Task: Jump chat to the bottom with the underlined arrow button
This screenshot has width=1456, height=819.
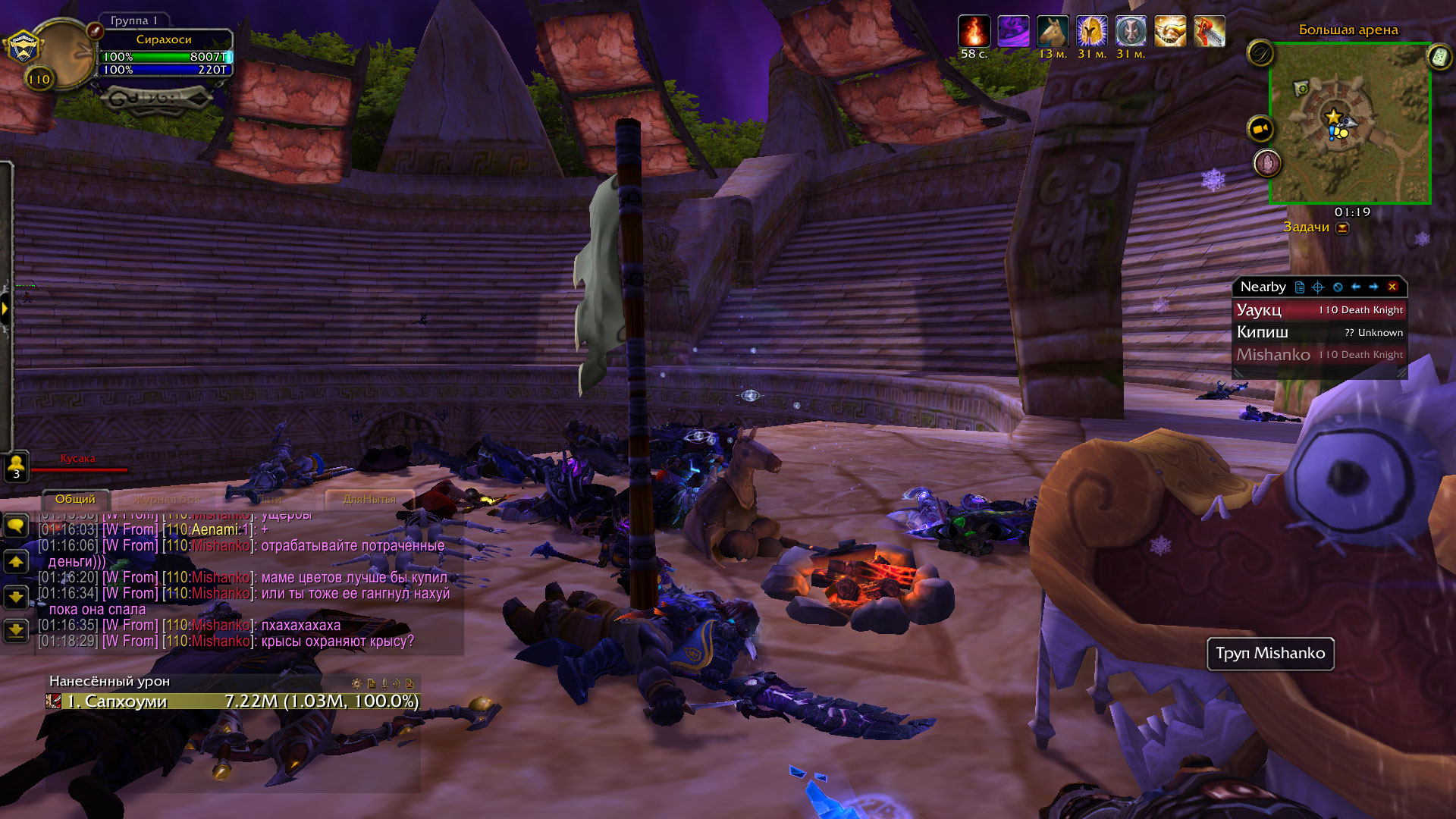Action: click(16, 630)
